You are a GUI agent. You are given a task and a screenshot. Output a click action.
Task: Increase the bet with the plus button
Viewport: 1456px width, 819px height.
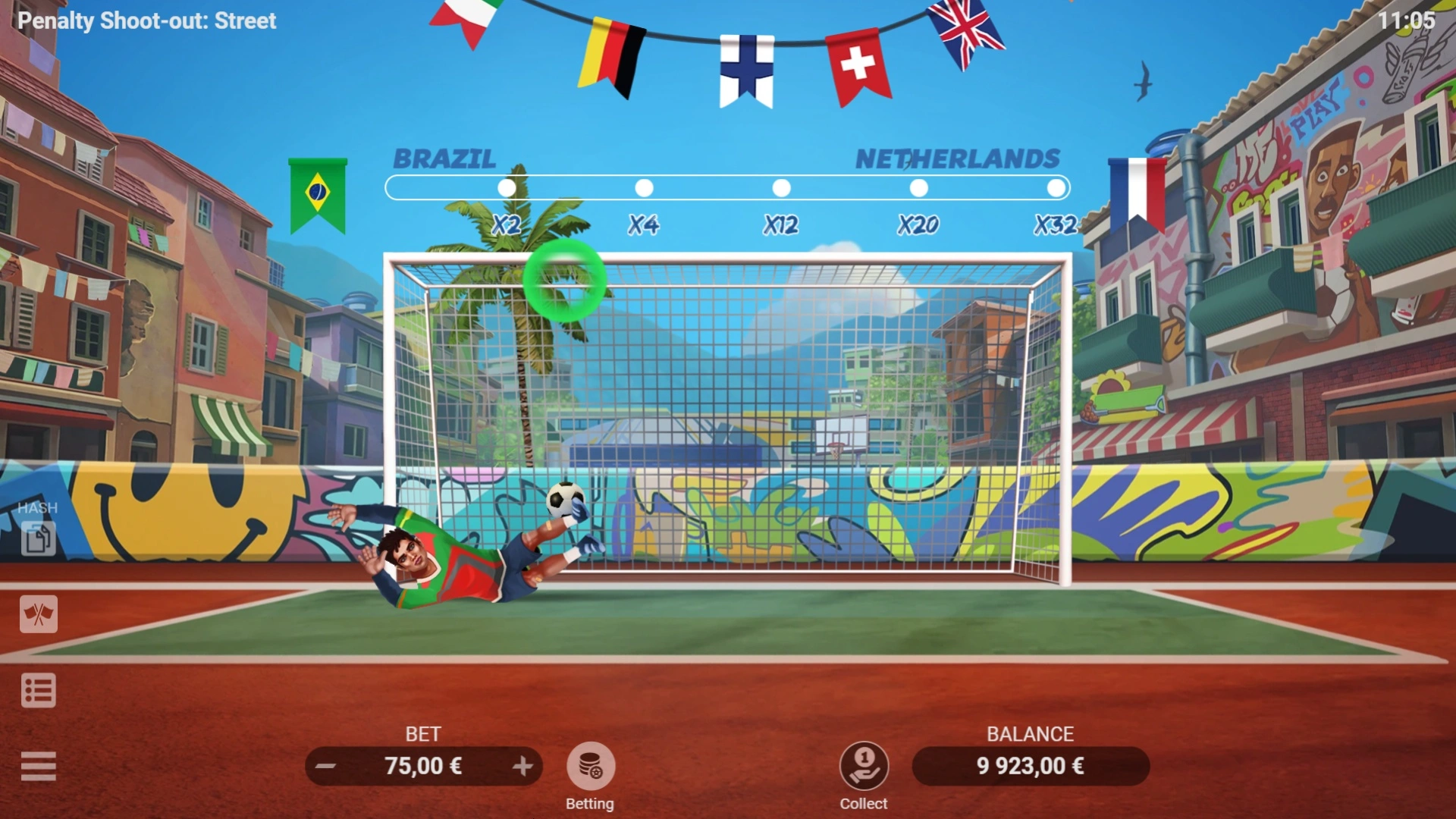[525, 767]
